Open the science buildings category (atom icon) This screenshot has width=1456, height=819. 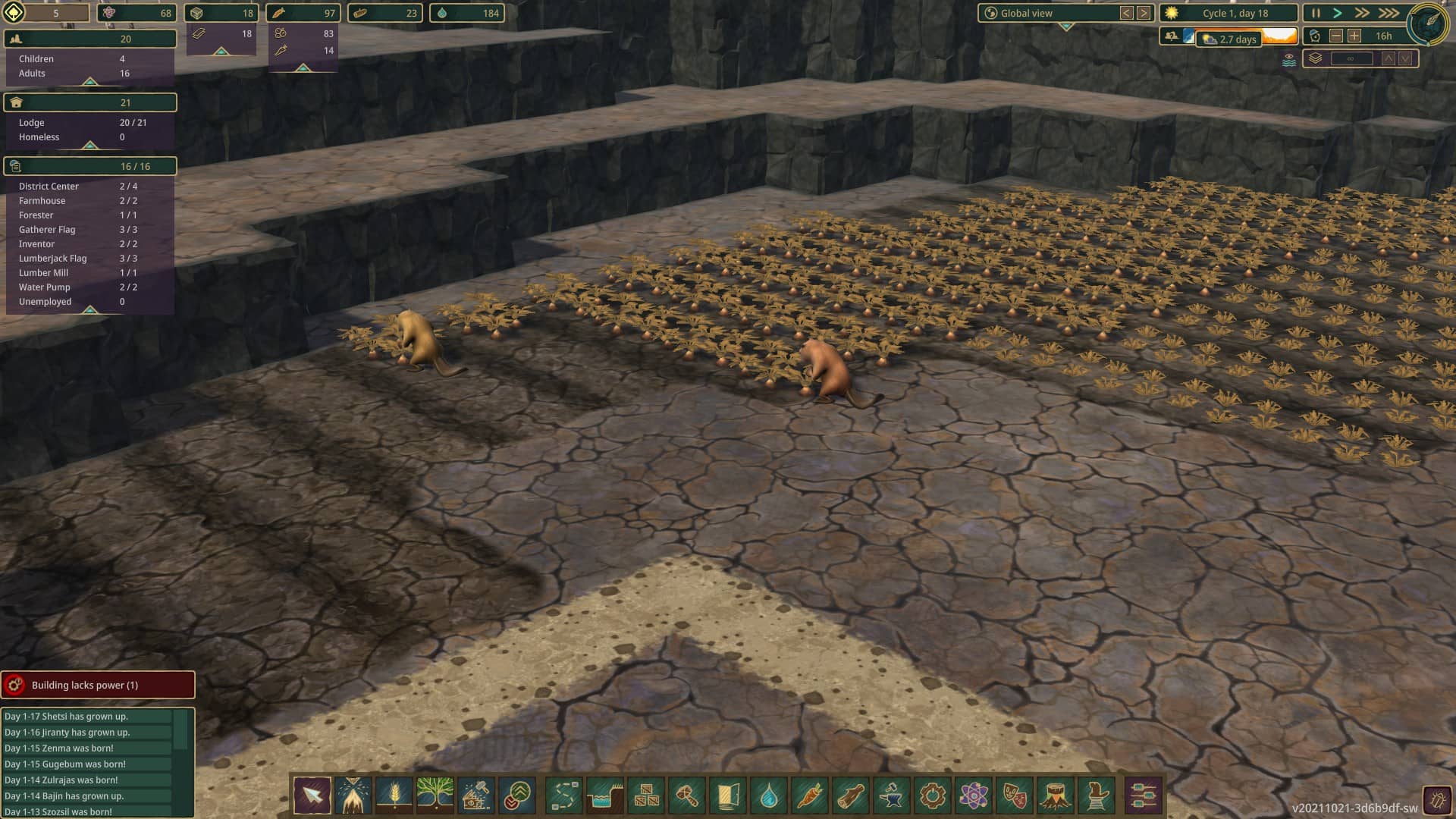[974, 795]
